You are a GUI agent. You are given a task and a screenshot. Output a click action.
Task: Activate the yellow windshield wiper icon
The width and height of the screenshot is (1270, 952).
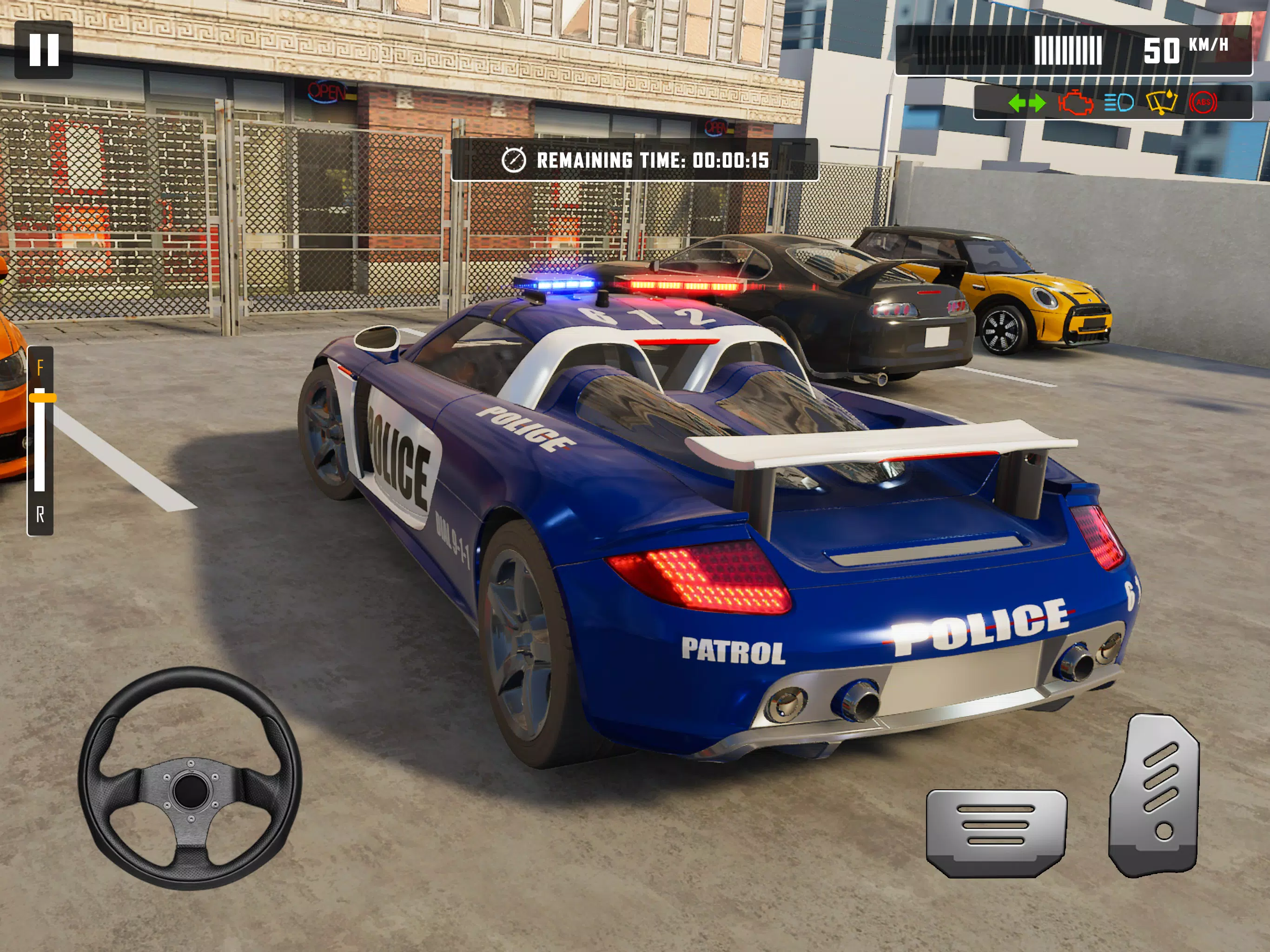(1162, 103)
